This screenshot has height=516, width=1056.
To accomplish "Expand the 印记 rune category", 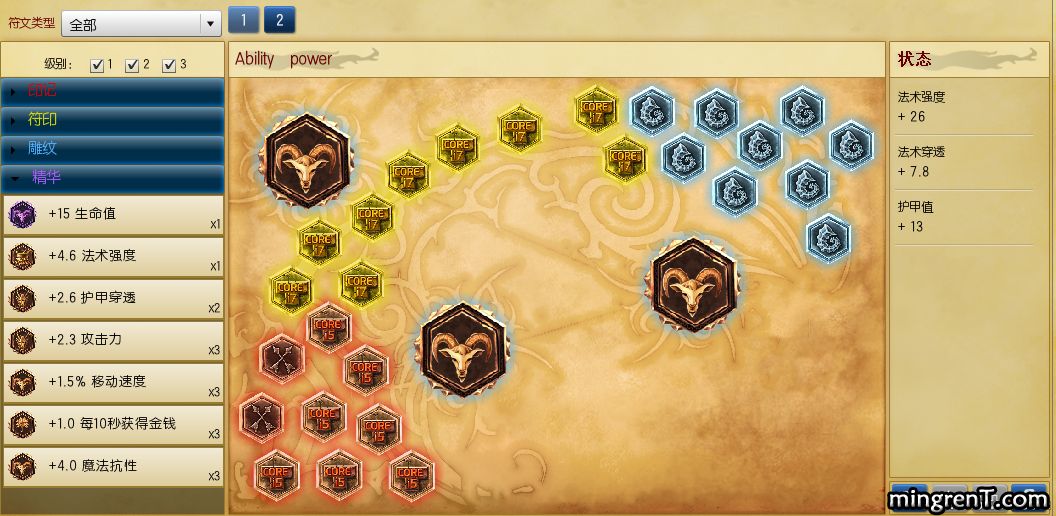I will point(112,91).
